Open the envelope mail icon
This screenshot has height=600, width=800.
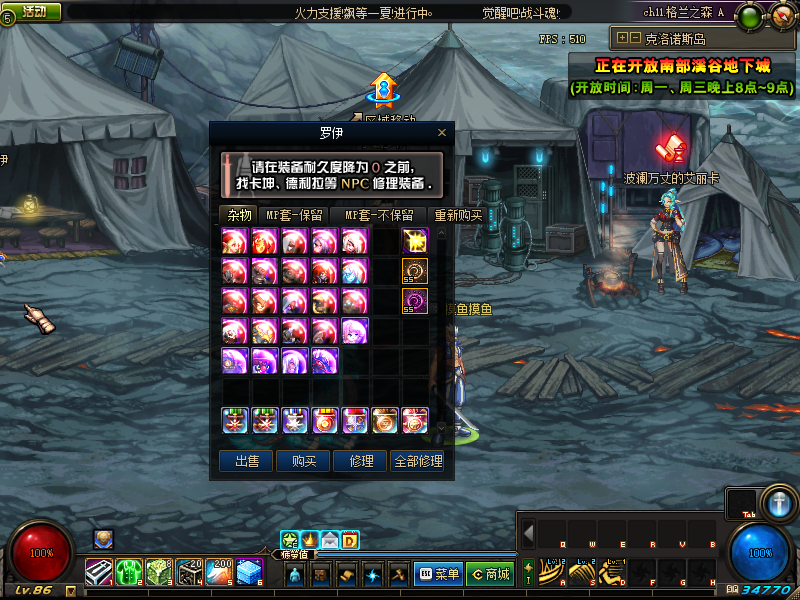[330, 541]
